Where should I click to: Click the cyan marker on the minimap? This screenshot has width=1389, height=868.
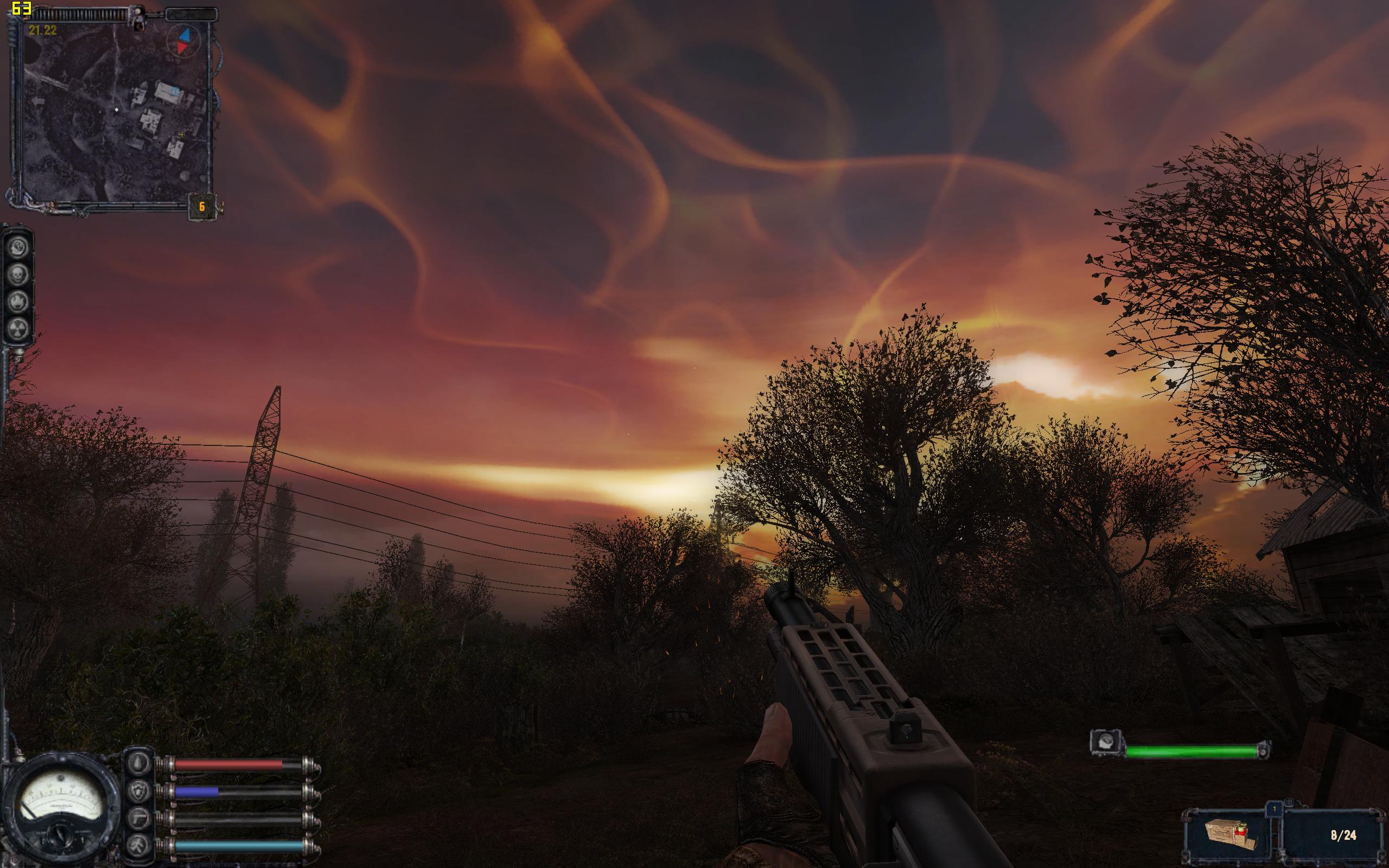coord(175,90)
